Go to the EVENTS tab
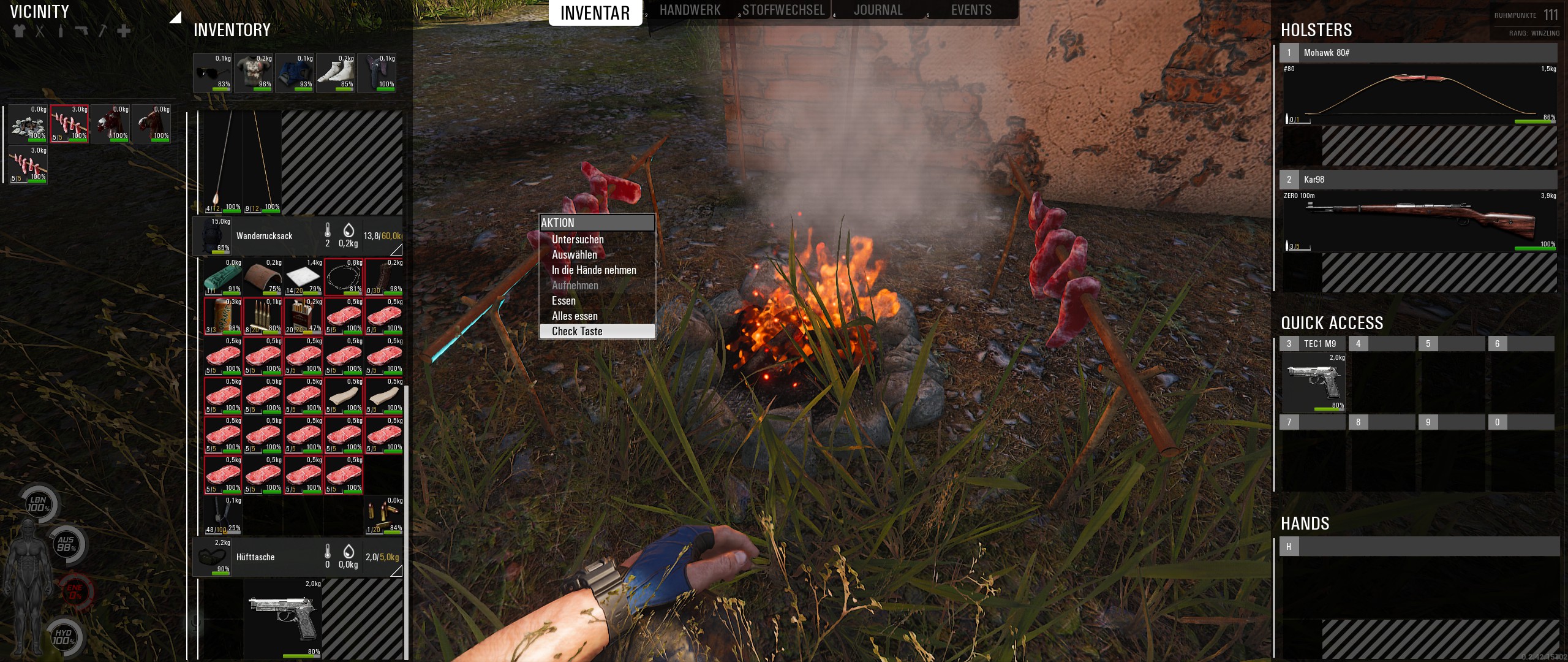Image resolution: width=1568 pixels, height=662 pixels. [971, 10]
